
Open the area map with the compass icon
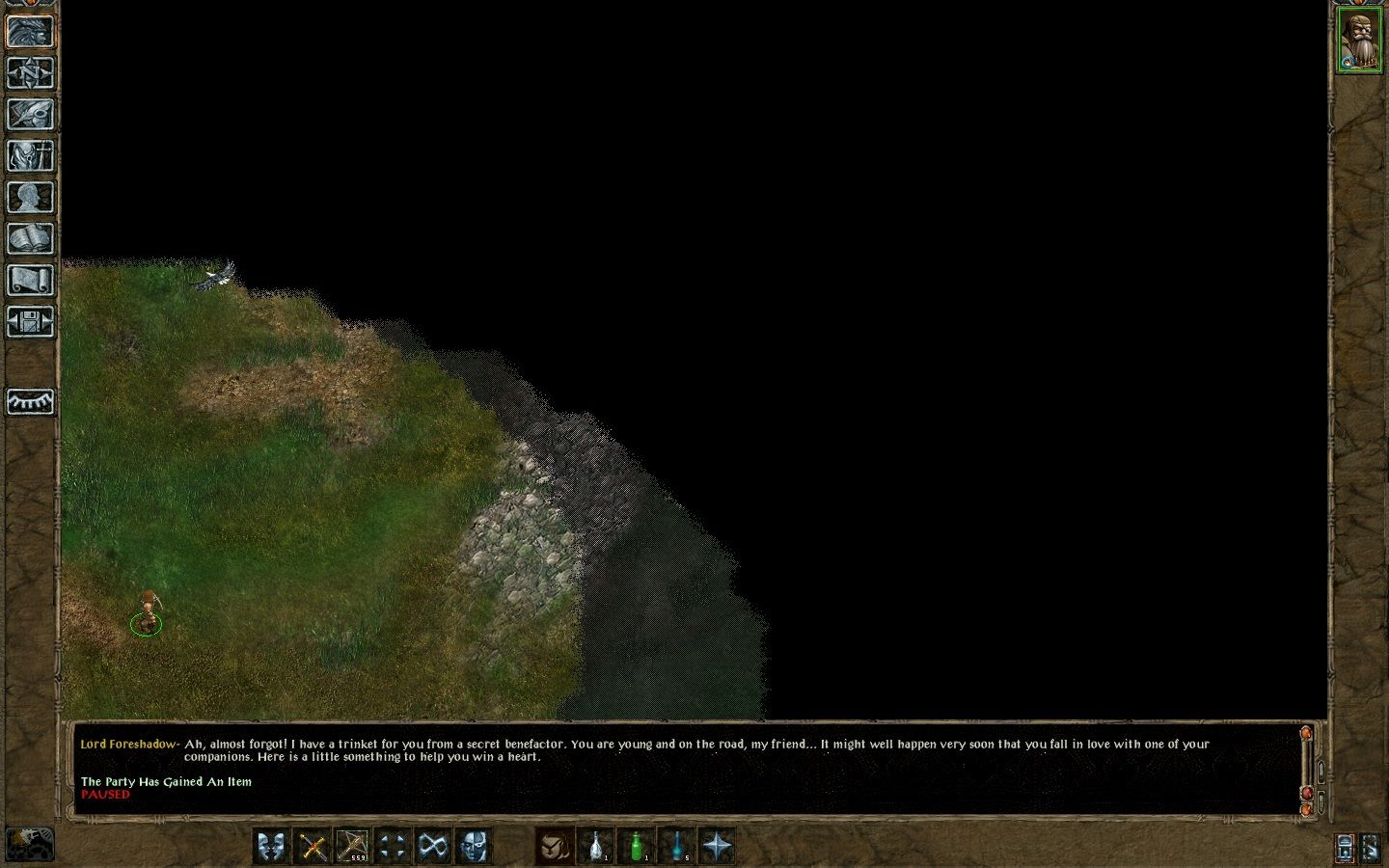[30, 72]
